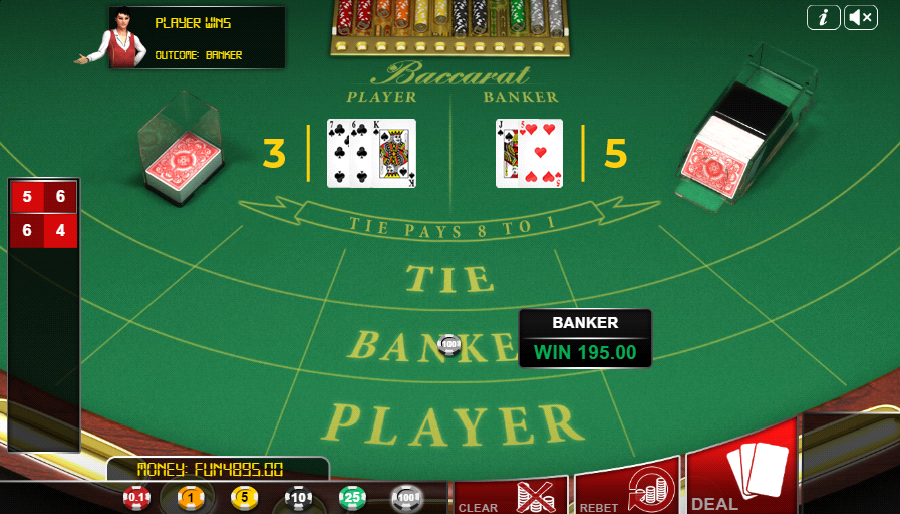Viewport: 900px width, 514px height.
Task: Select the black 10 chip
Action: coord(298,497)
